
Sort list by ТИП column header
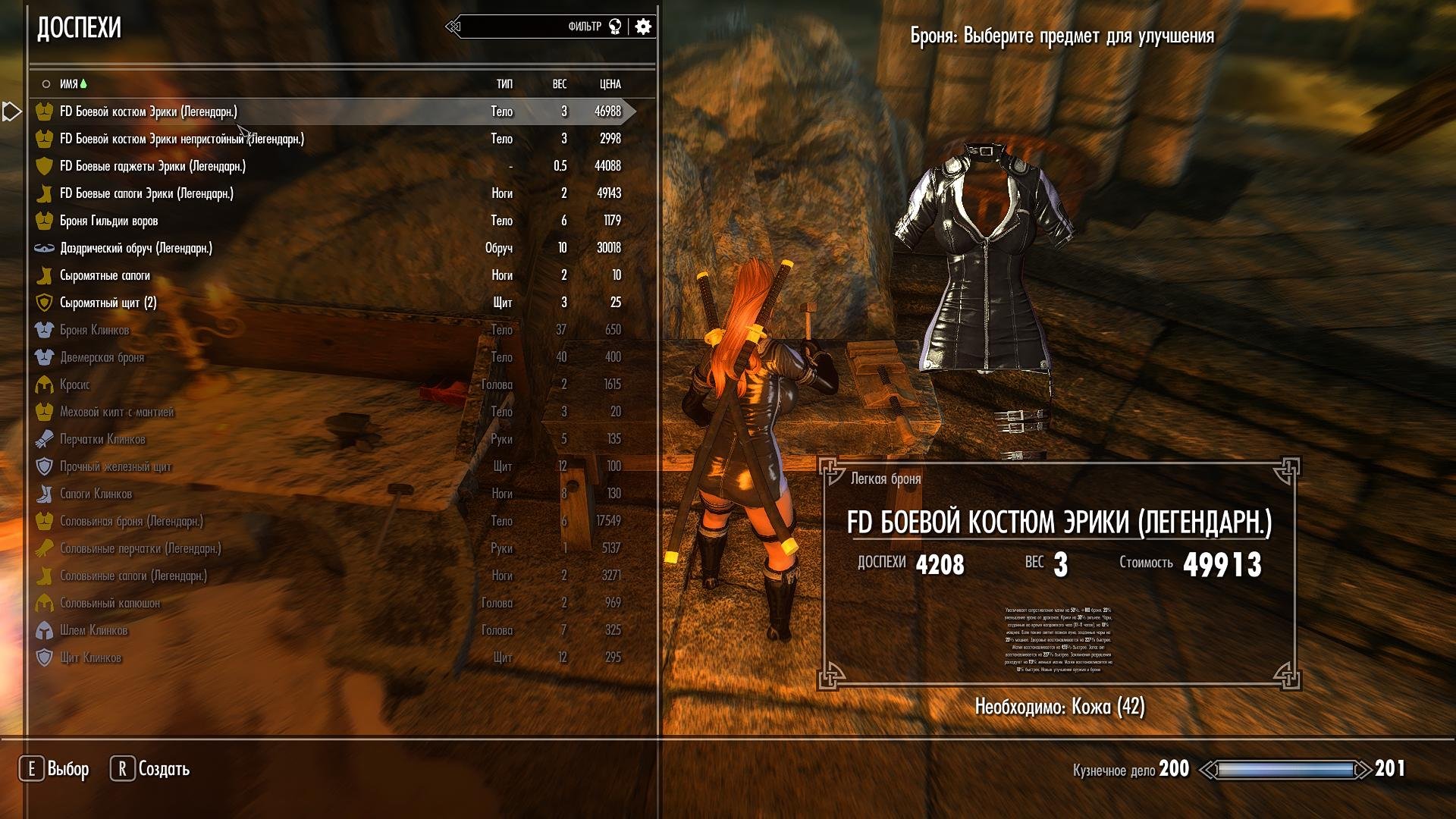[x=504, y=84]
